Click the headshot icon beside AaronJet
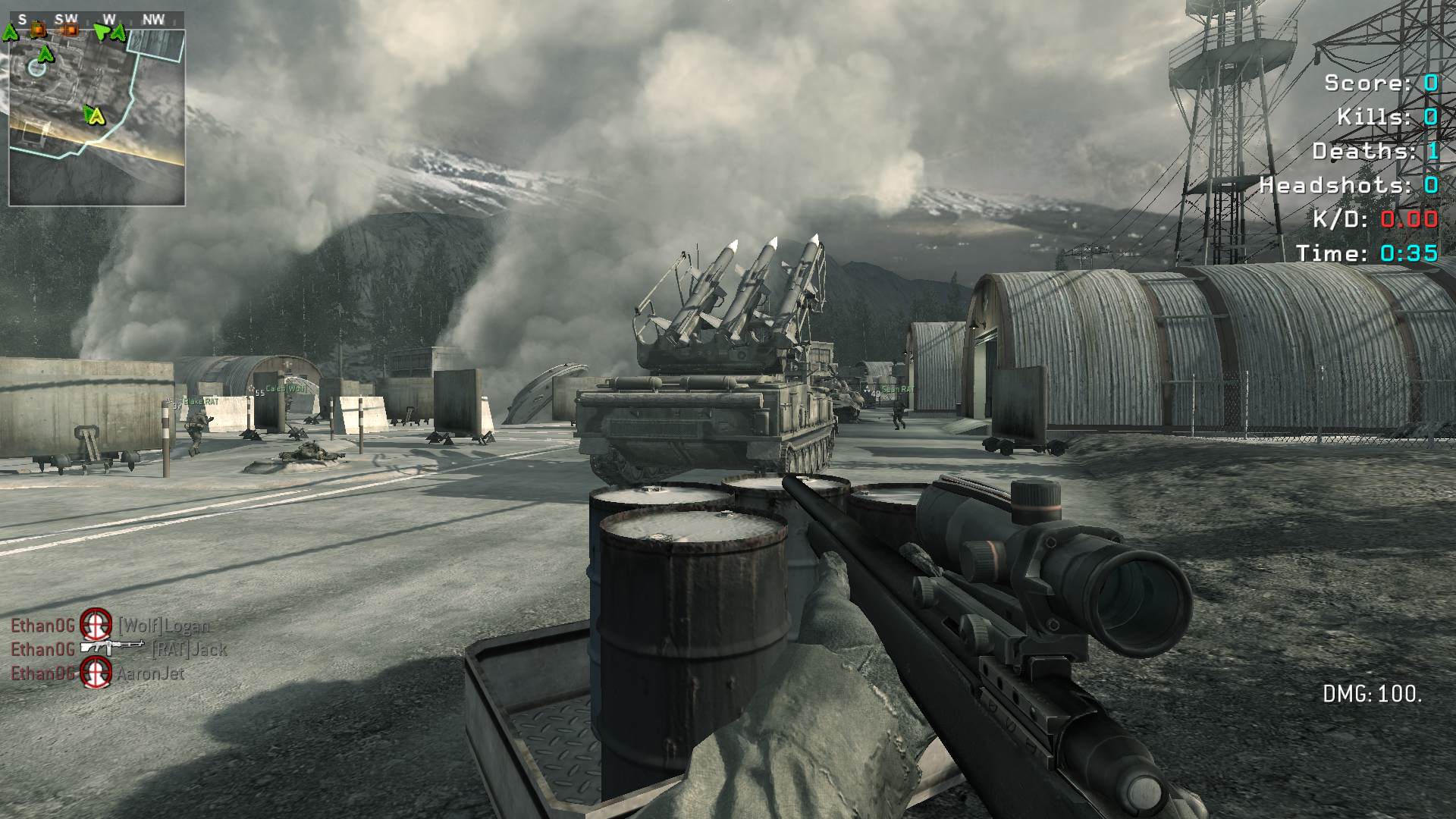This screenshot has width=1456, height=819. coord(96,673)
